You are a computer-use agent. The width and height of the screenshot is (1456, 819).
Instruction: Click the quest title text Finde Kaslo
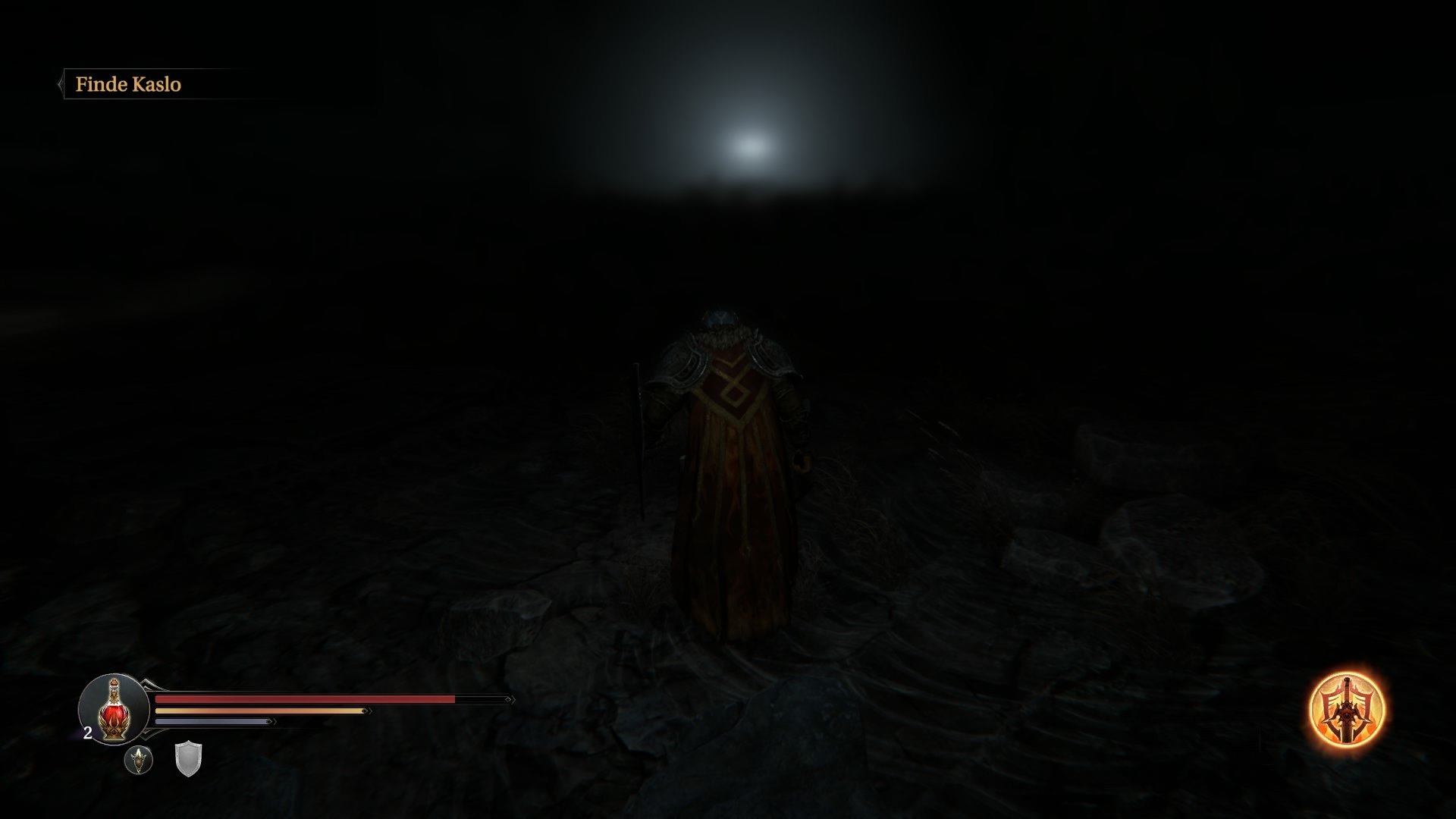[129, 84]
